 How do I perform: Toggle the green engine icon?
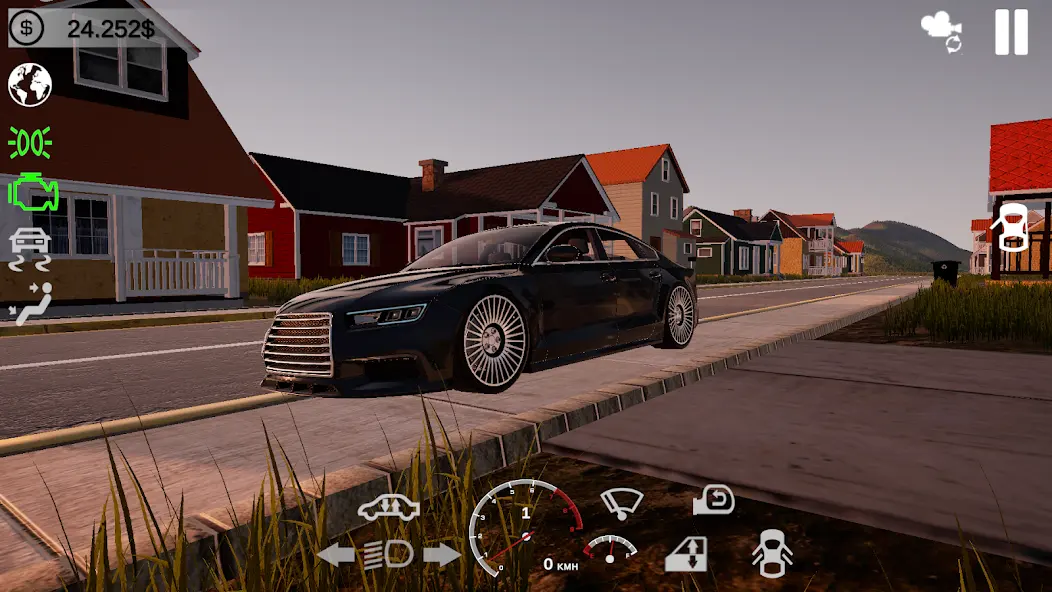click(33, 192)
